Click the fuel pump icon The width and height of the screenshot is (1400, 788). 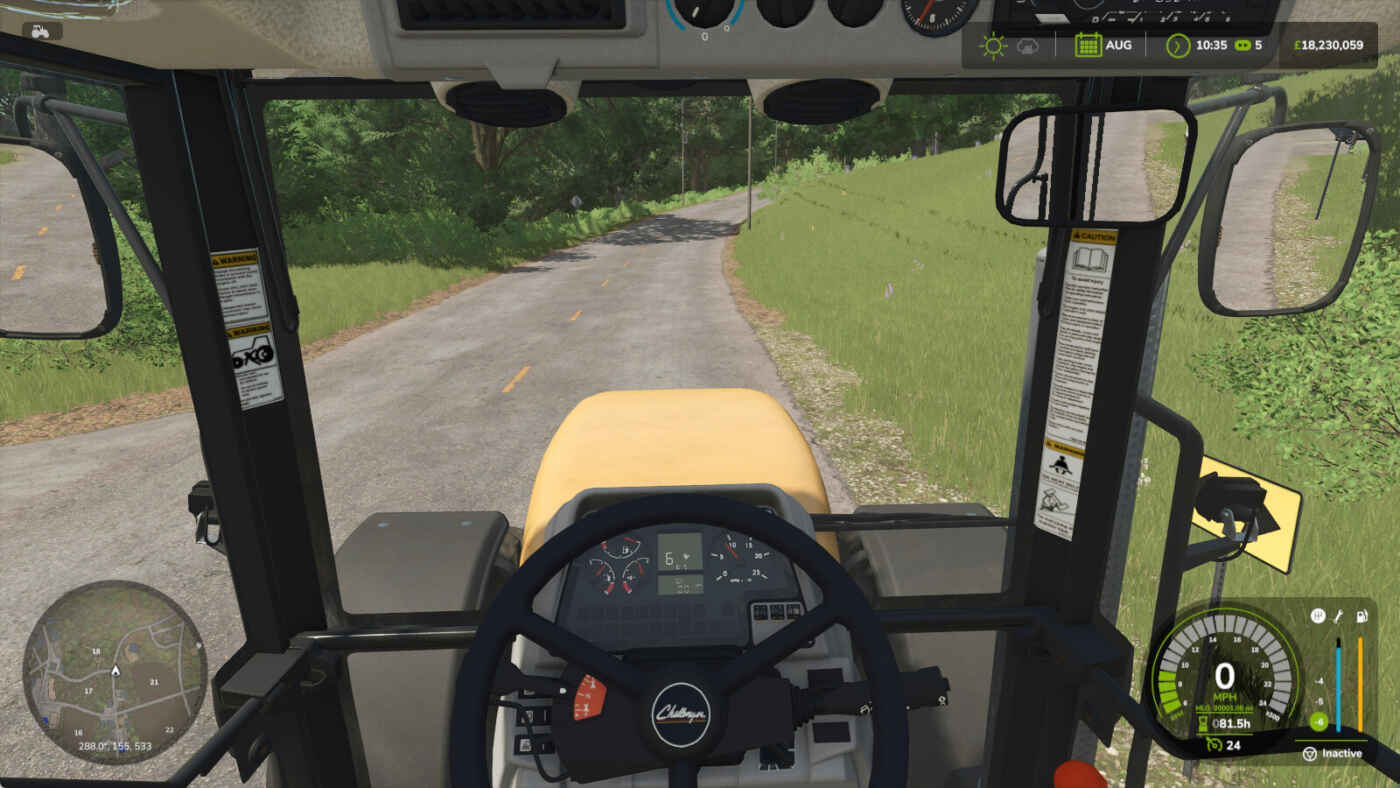(x=1361, y=615)
